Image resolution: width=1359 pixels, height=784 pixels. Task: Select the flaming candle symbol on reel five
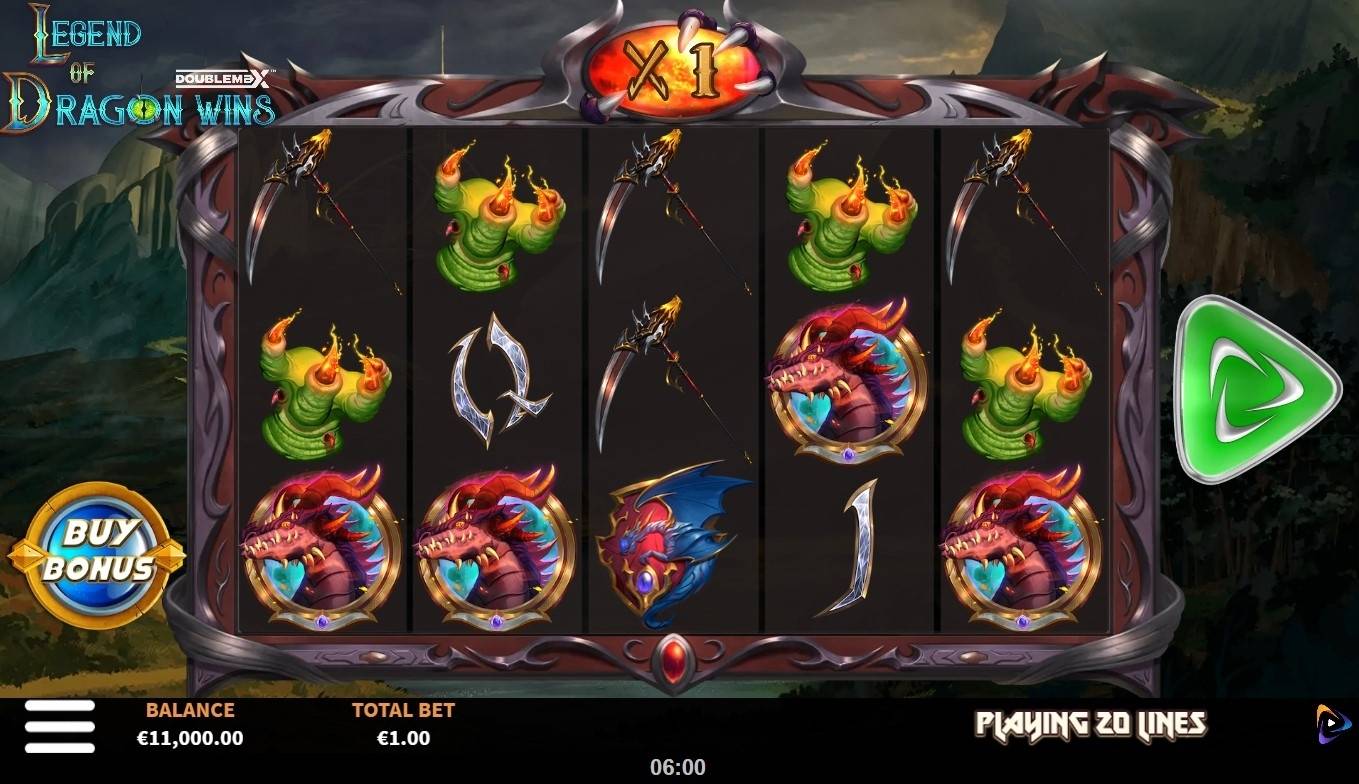(1022, 385)
